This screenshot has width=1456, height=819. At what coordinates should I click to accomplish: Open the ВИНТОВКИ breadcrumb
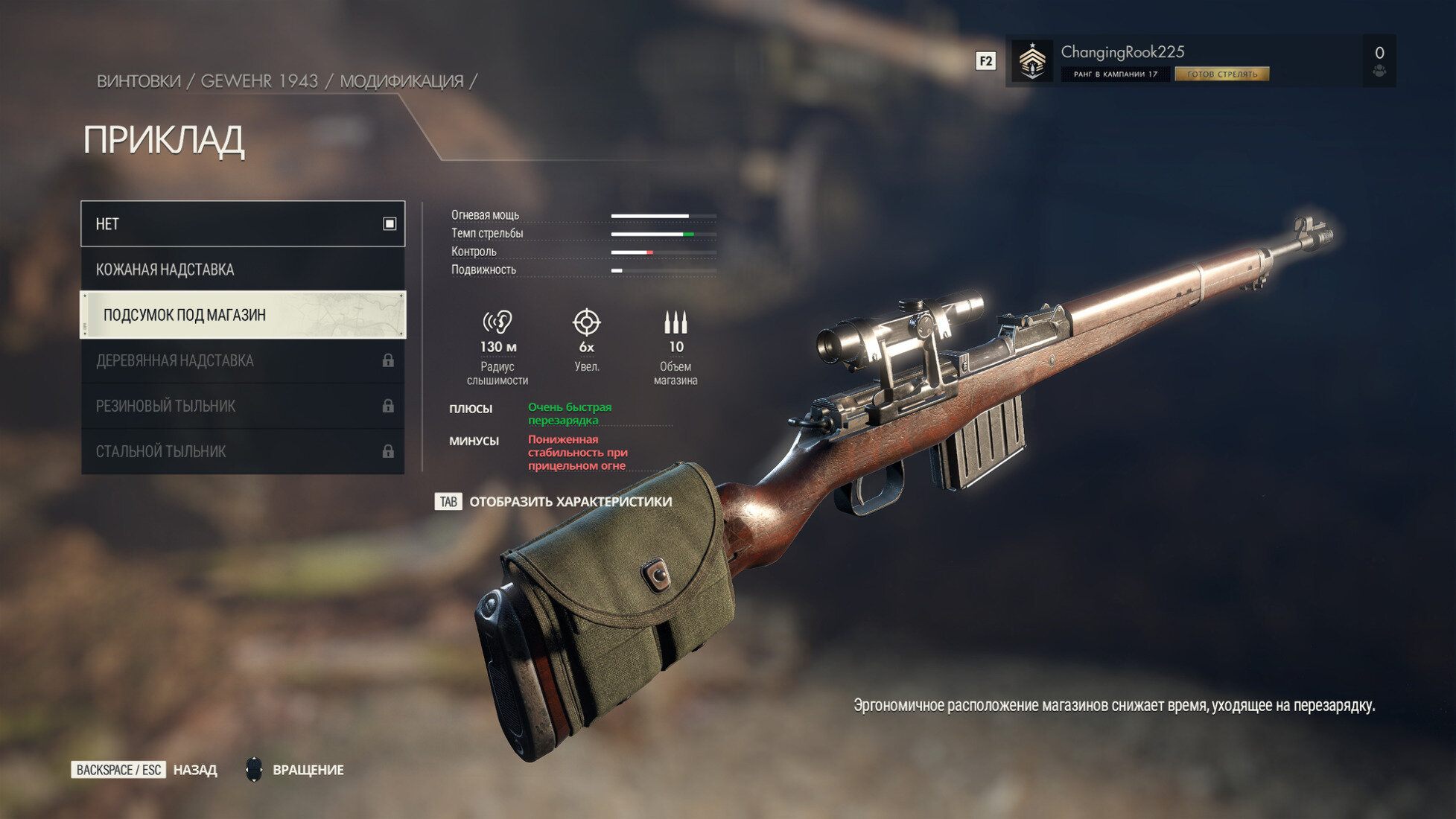pos(139,81)
